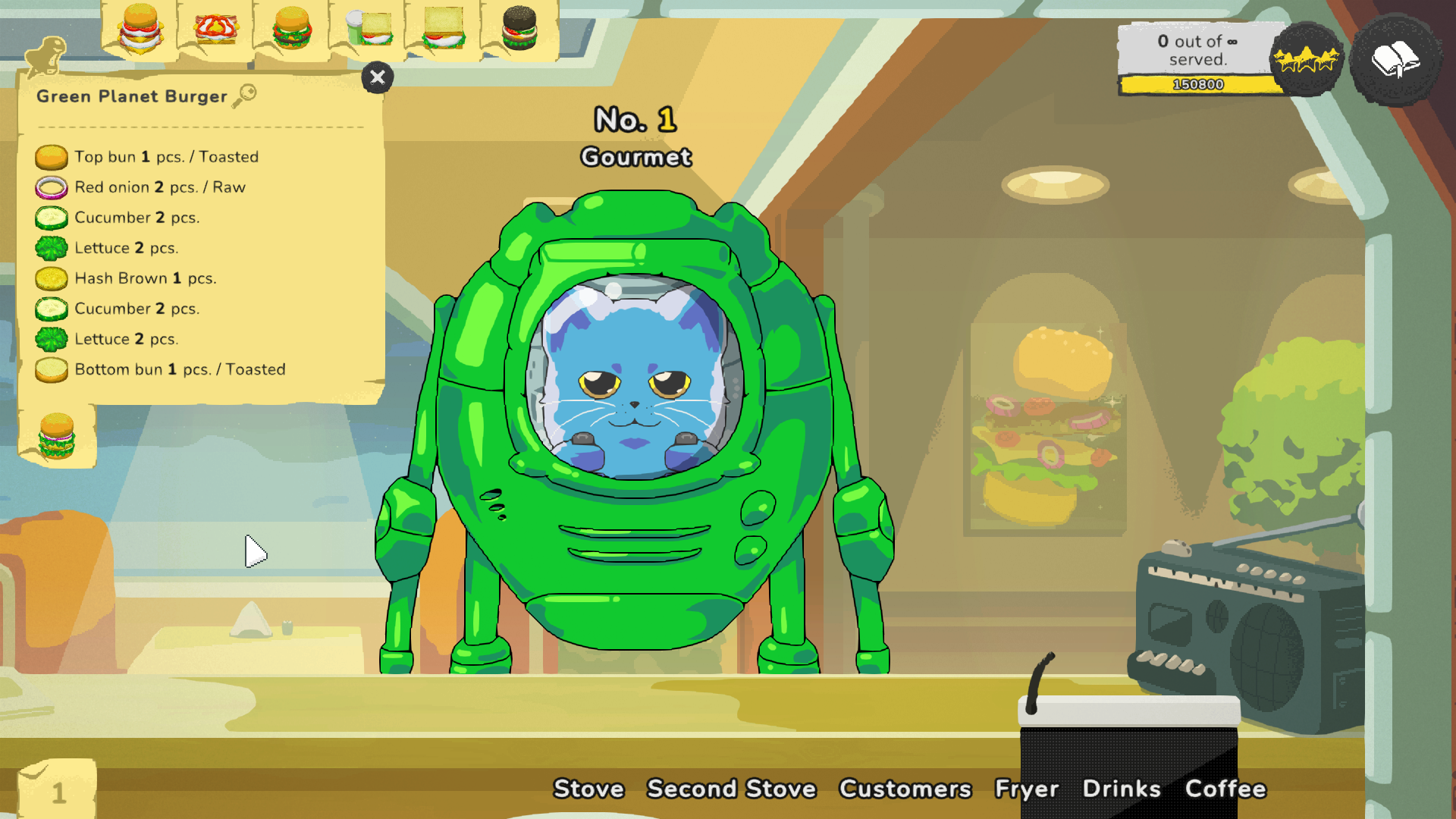This screenshot has height=819, width=1456.
Task: Select the bacon-and-egg toast recipe thumbnail
Action: tap(216, 30)
